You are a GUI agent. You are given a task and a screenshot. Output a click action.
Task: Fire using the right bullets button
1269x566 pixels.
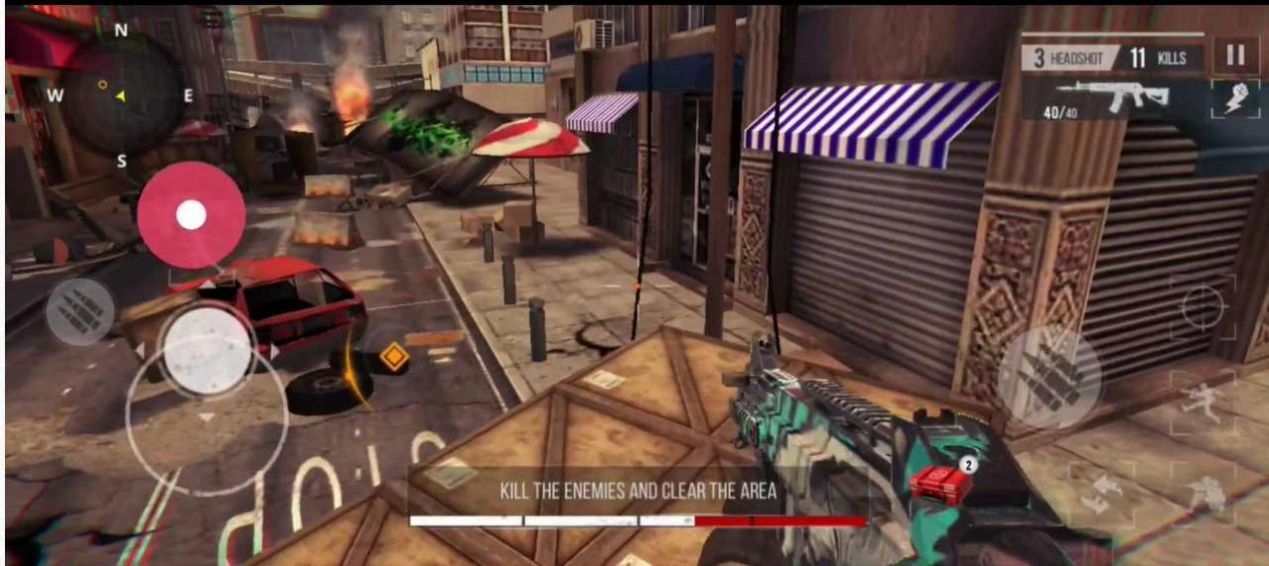[x=1049, y=378]
